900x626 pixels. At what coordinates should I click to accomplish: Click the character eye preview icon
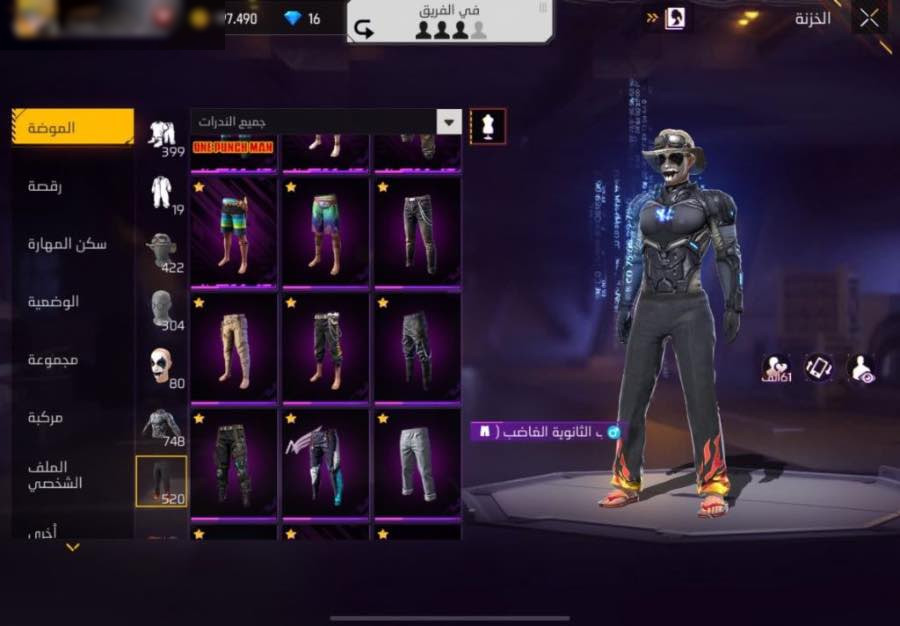pyautogui.click(x=860, y=368)
